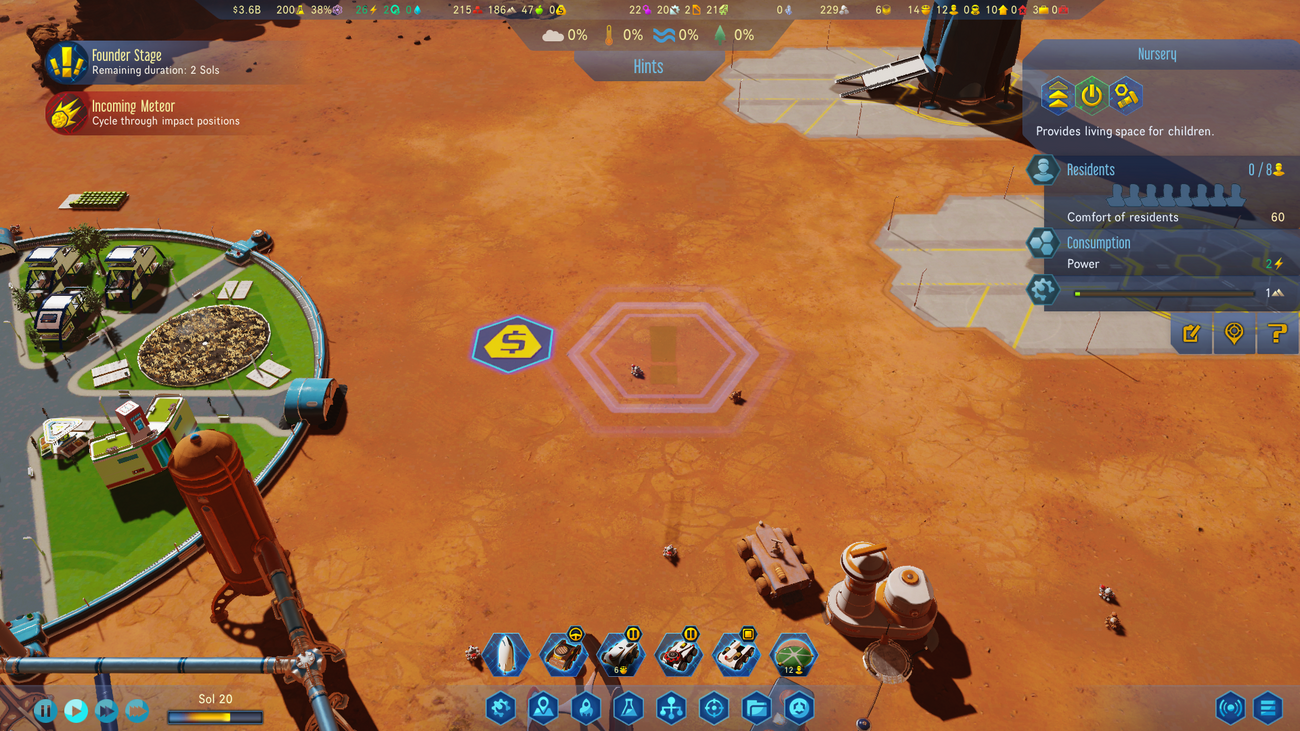The image size is (1300, 731).
Task: Select the orange RC rover with steering wheel badge
Action: pyautogui.click(x=563, y=655)
